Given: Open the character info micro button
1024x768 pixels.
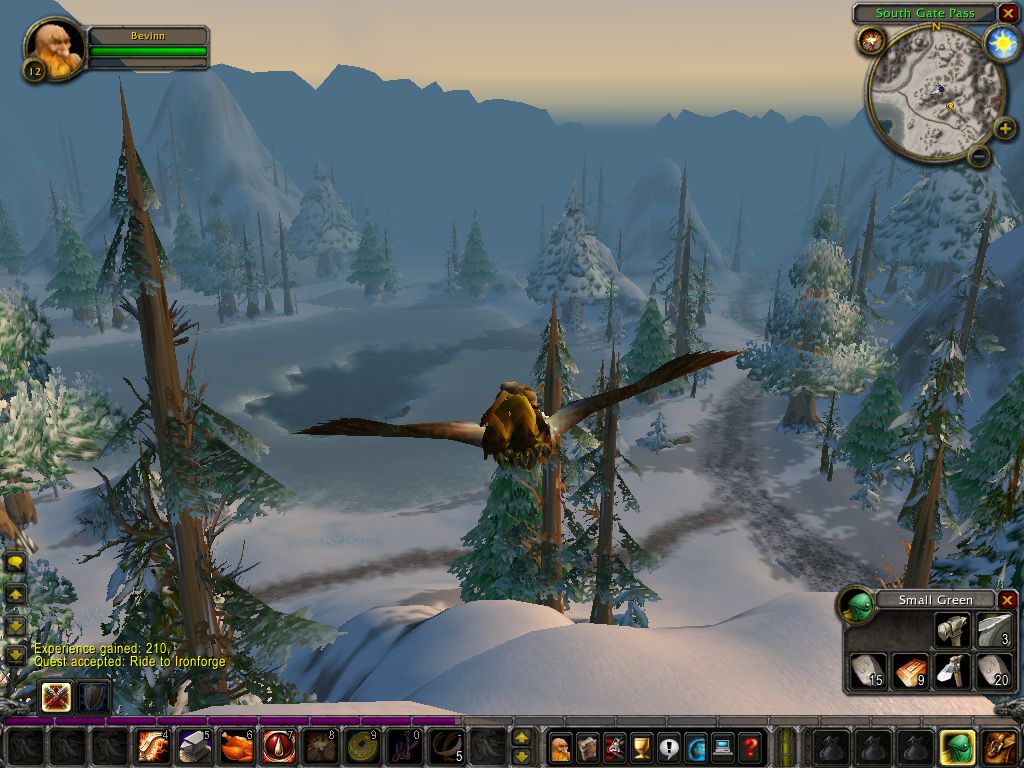Looking at the screenshot, I should point(561,747).
